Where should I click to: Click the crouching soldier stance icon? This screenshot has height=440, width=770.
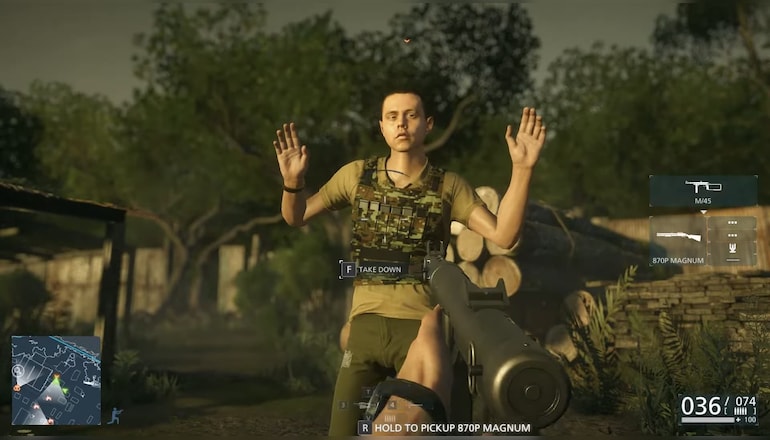(116, 414)
